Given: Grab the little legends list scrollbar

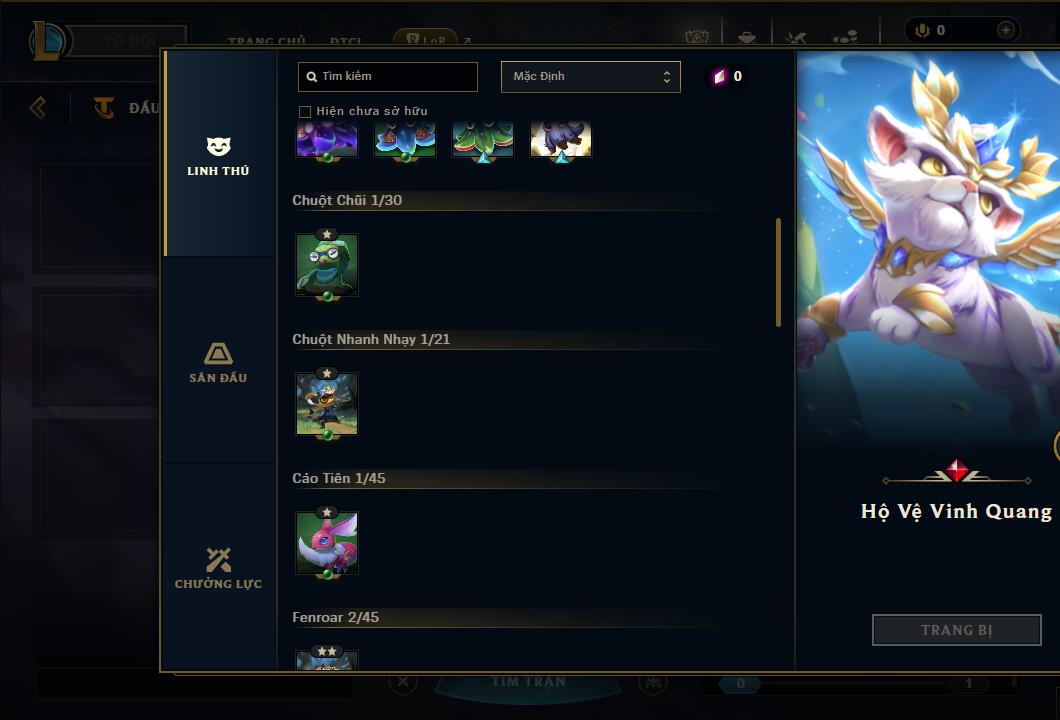Looking at the screenshot, I should tap(778, 272).
